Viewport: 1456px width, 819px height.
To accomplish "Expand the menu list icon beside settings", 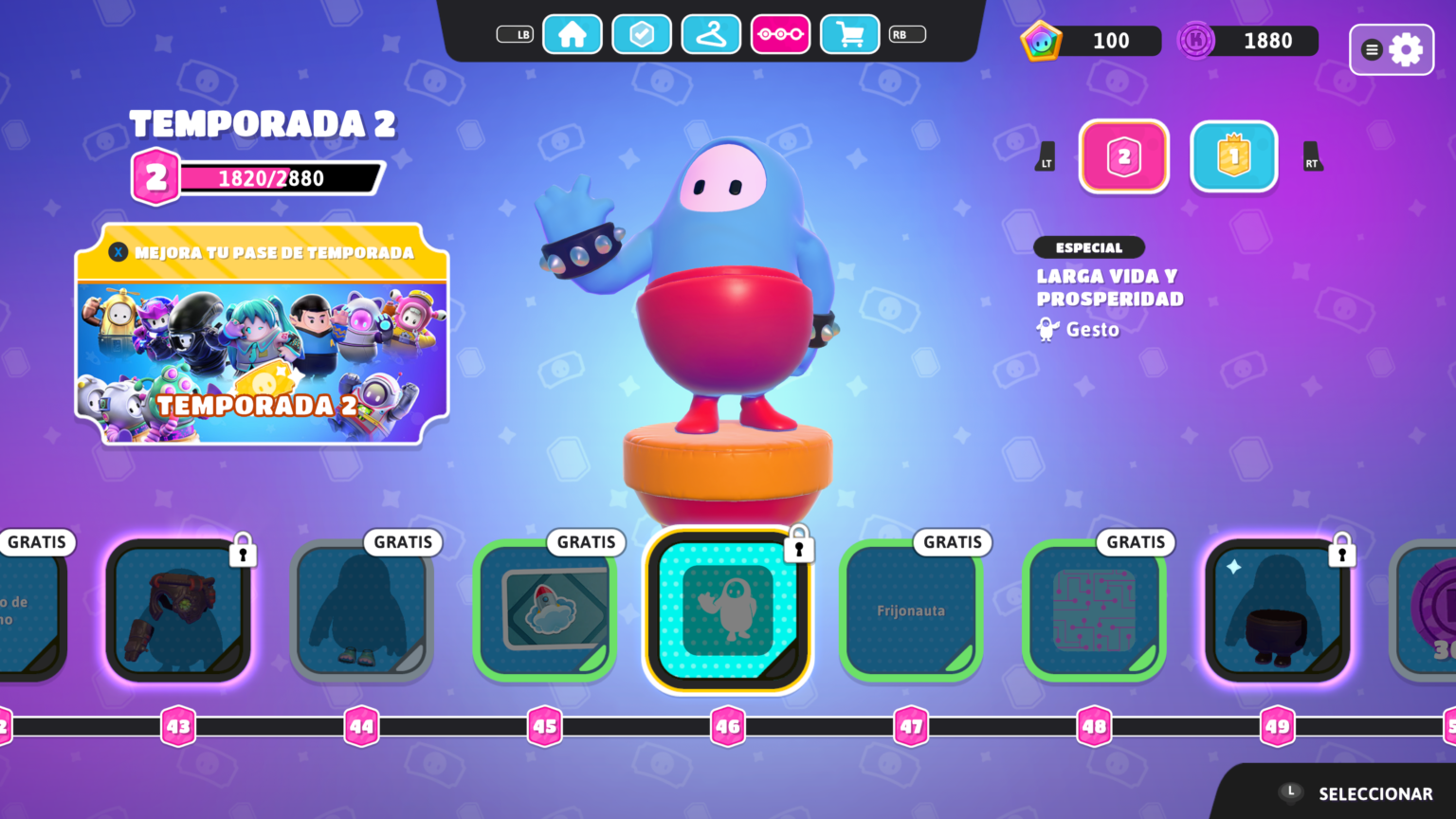I will 1374,49.
